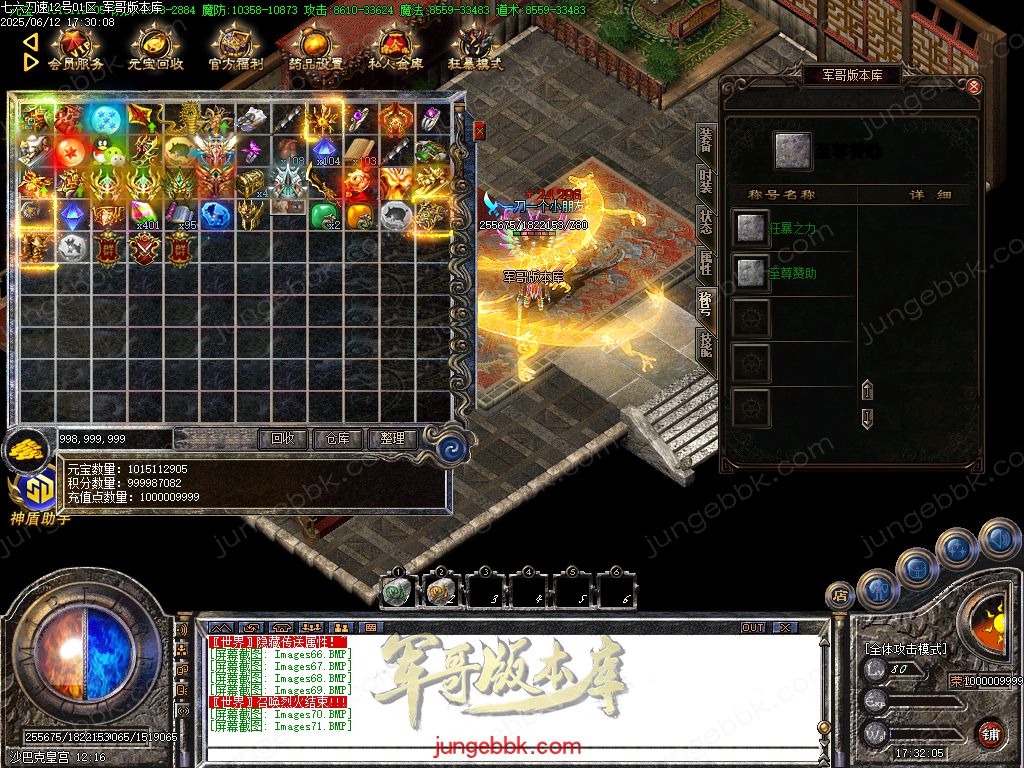The height and width of the screenshot is (768, 1024).
Task: Open the 私人金库 private vault
Action: tap(396, 49)
